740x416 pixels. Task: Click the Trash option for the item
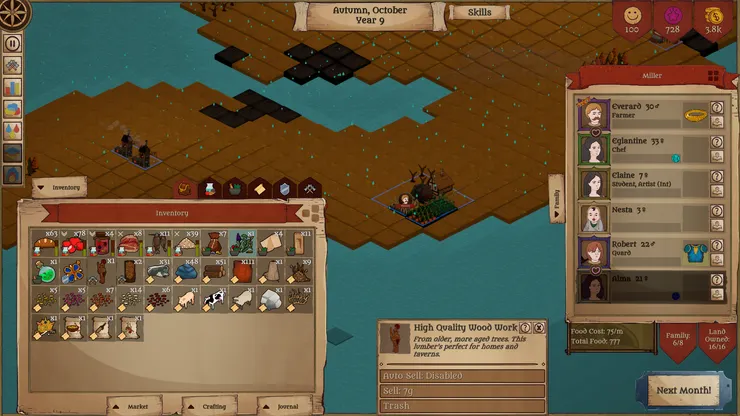click(x=462, y=407)
